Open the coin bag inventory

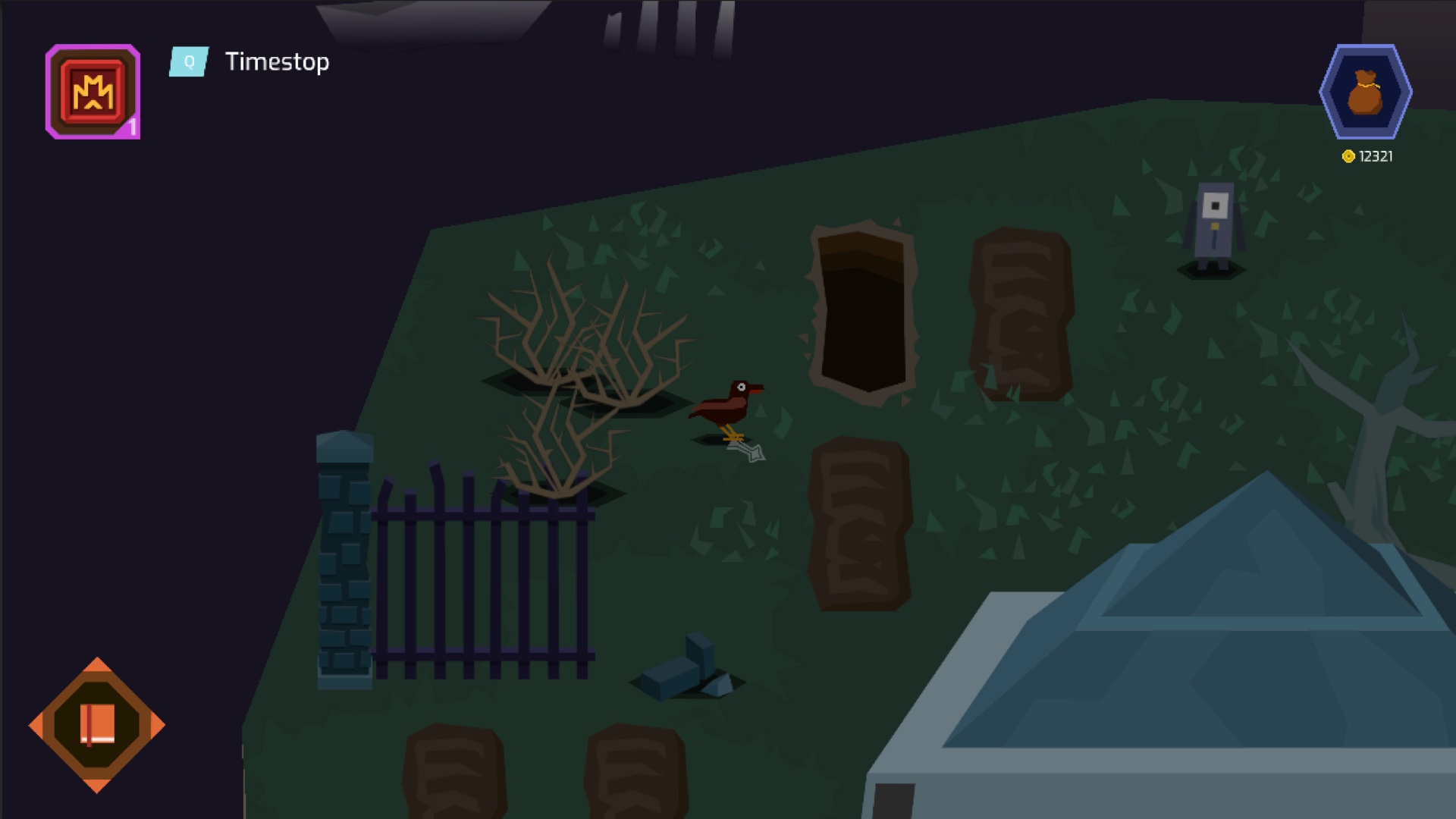(1365, 92)
